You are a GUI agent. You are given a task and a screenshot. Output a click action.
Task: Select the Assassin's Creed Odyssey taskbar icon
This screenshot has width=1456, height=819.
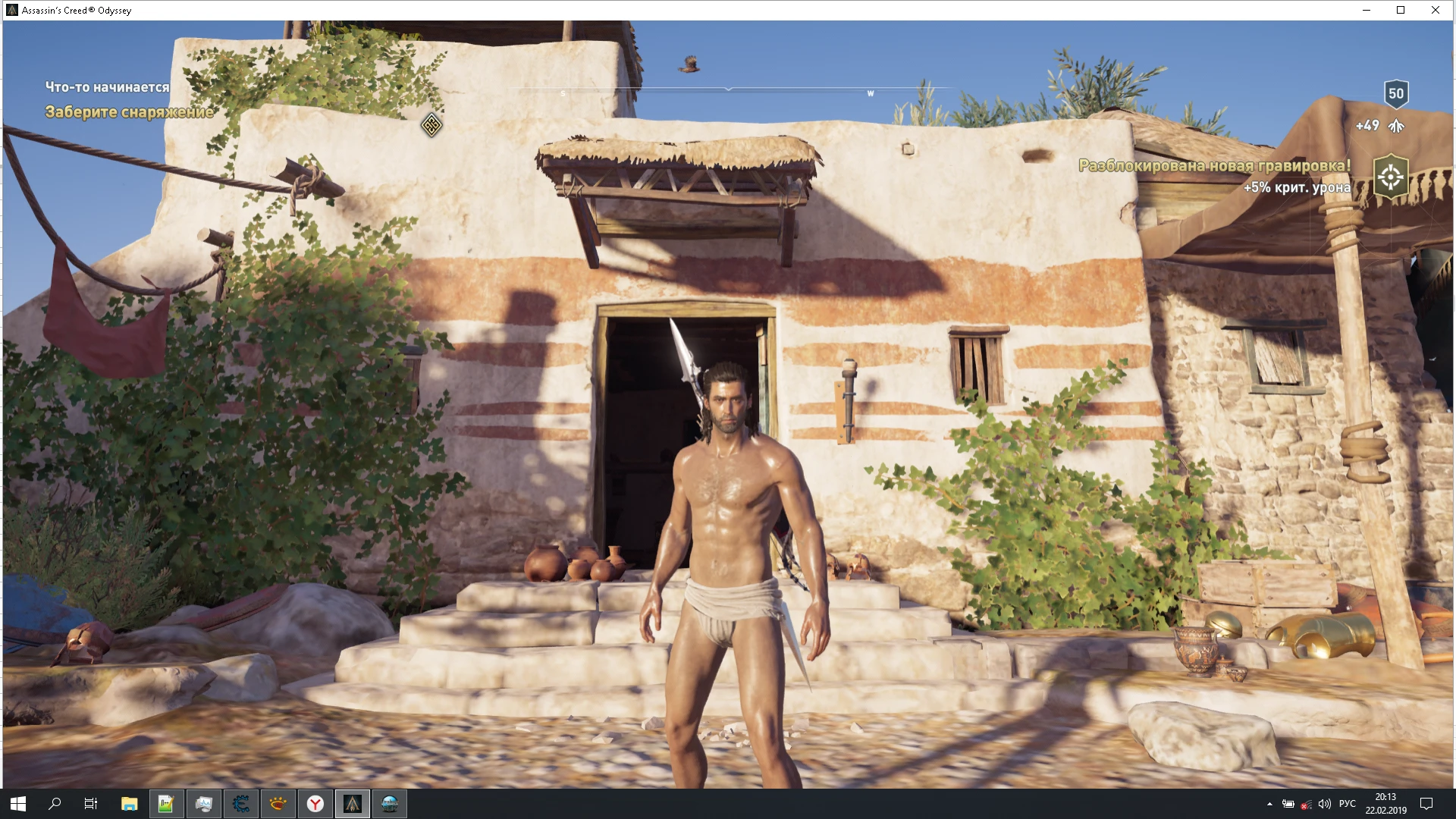click(x=352, y=805)
